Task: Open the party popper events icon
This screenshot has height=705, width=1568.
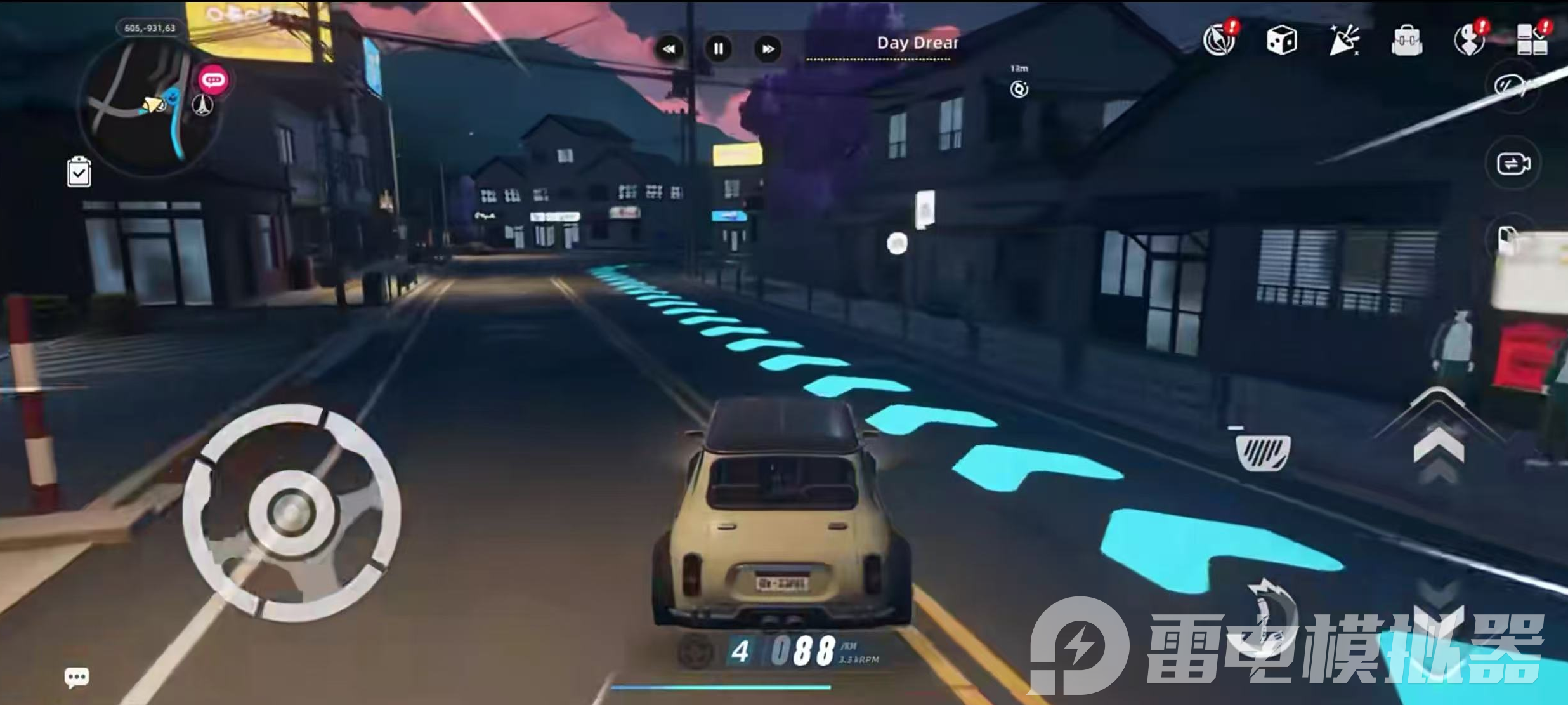Action: point(1343,41)
